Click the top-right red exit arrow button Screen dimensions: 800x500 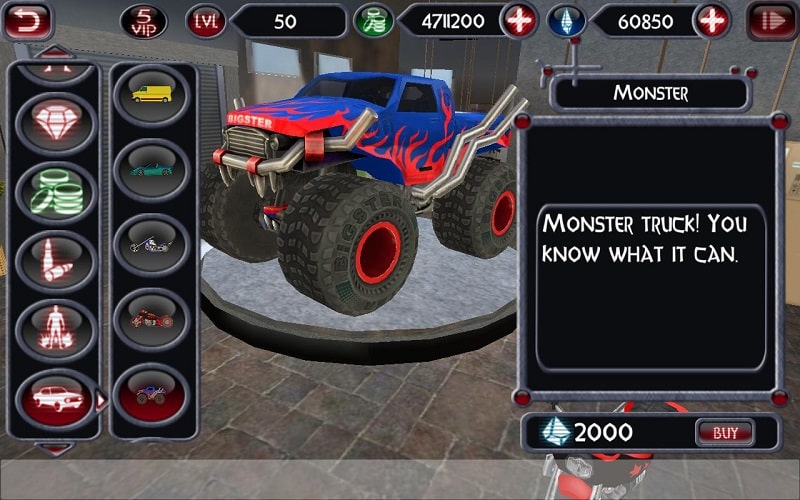tap(772, 21)
